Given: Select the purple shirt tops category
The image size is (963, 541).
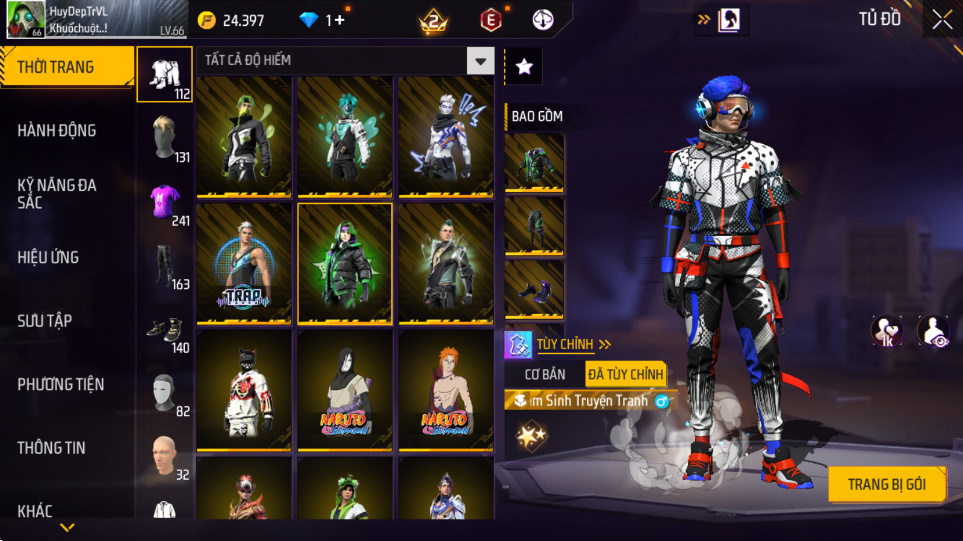Looking at the screenshot, I should click(x=165, y=202).
